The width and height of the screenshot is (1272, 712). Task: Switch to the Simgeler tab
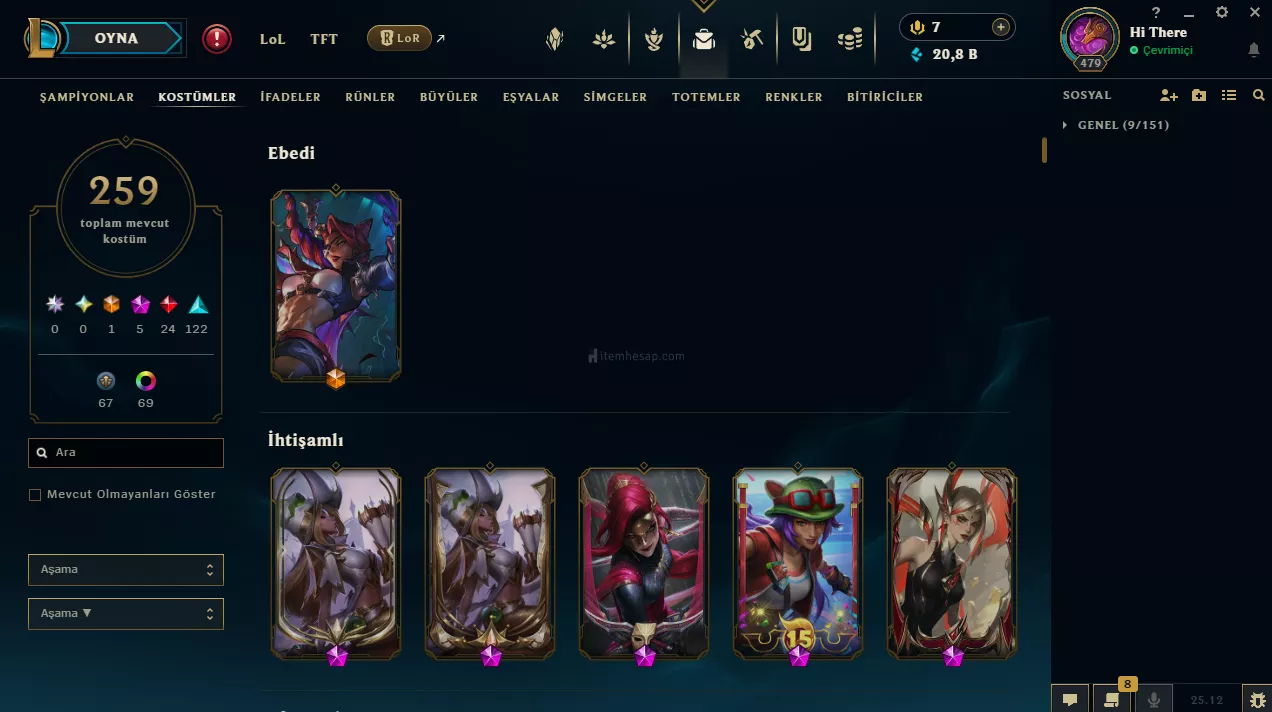pyautogui.click(x=615, y=97)
